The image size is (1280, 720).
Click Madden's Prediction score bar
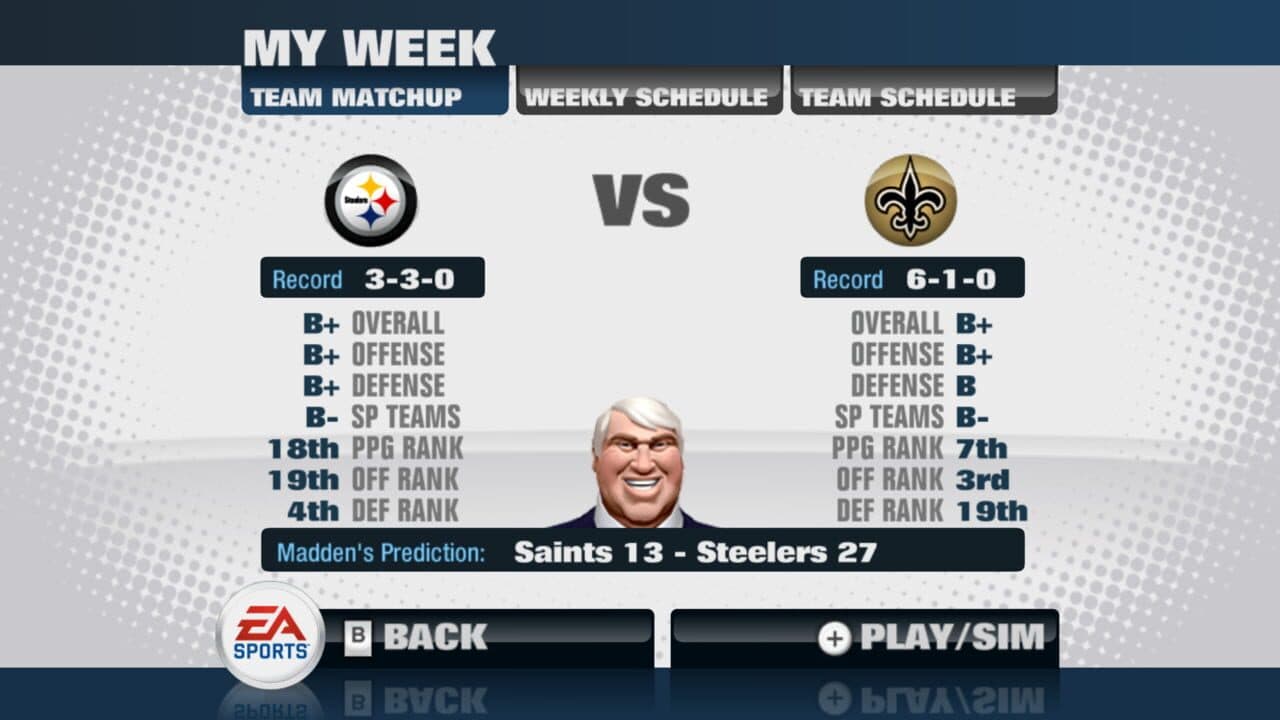(x=640, y=549)
